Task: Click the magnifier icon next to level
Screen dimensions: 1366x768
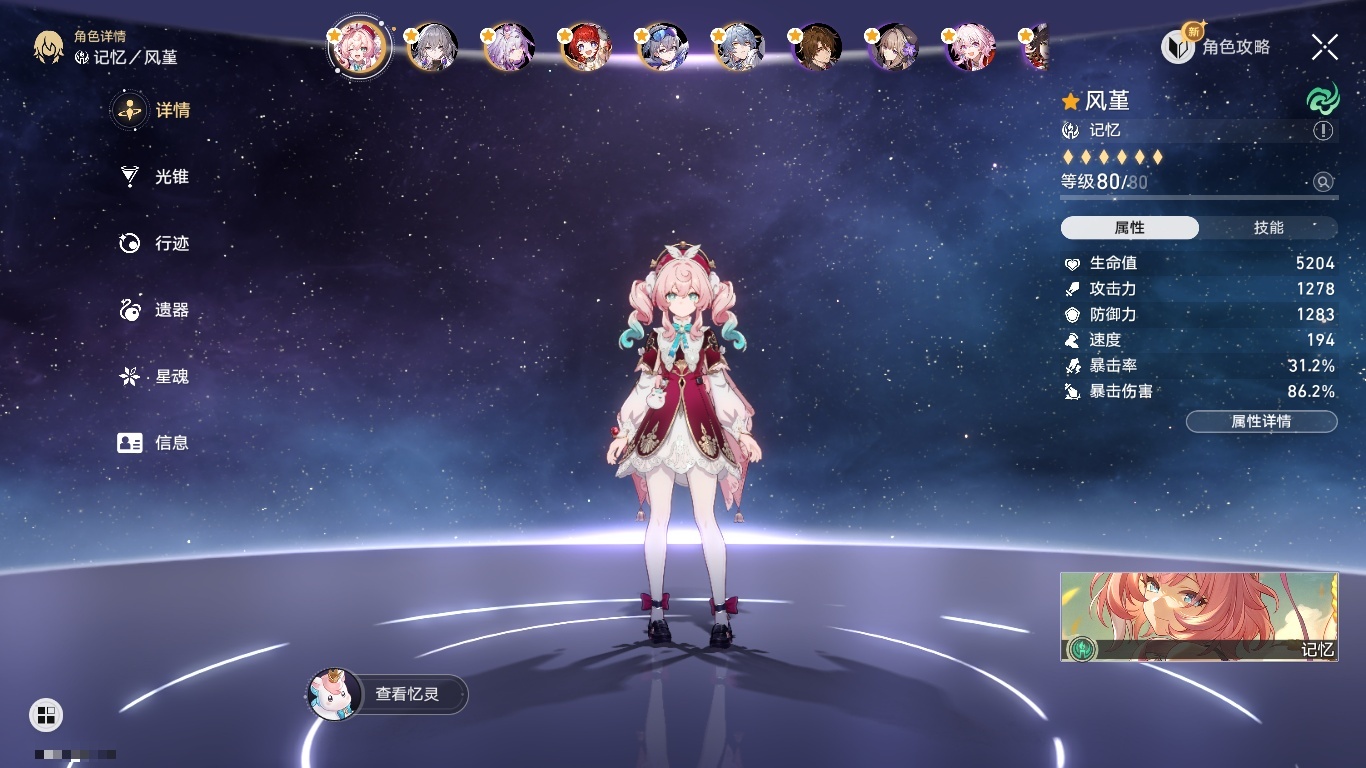Action: (x=1323, y=182)
